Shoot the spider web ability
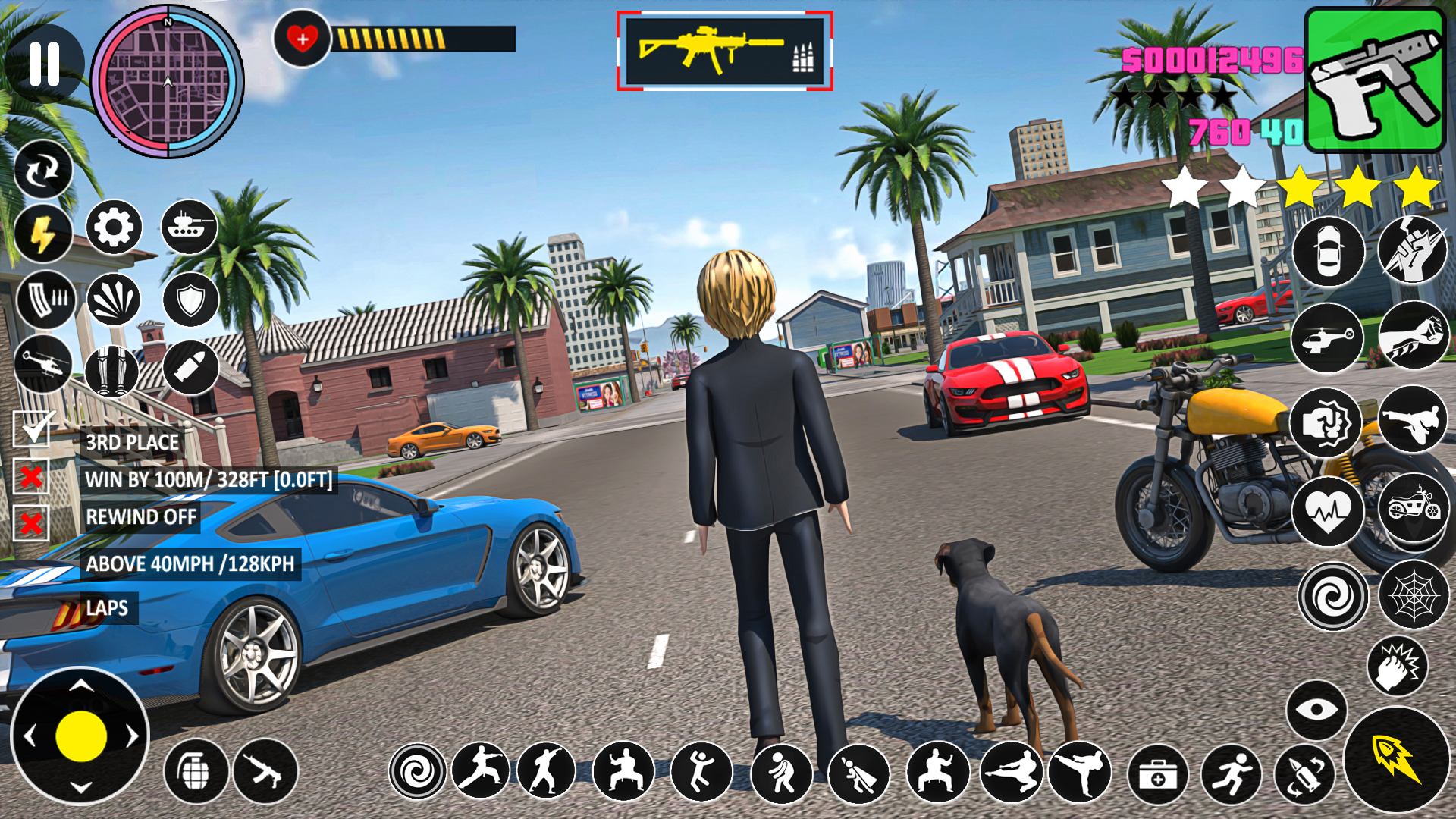 click(x=1414, y=595)
